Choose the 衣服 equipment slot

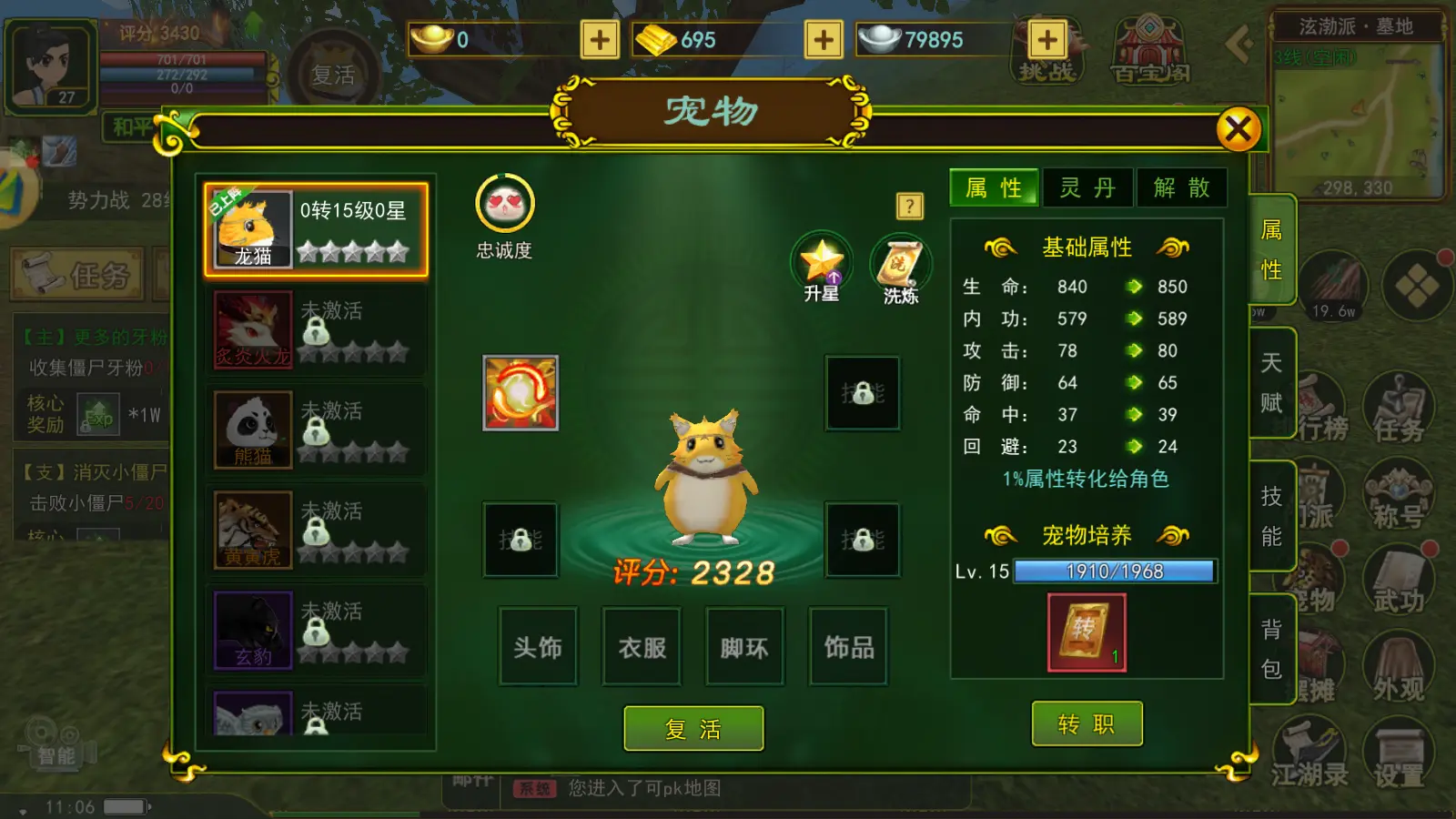click(642, 647)
